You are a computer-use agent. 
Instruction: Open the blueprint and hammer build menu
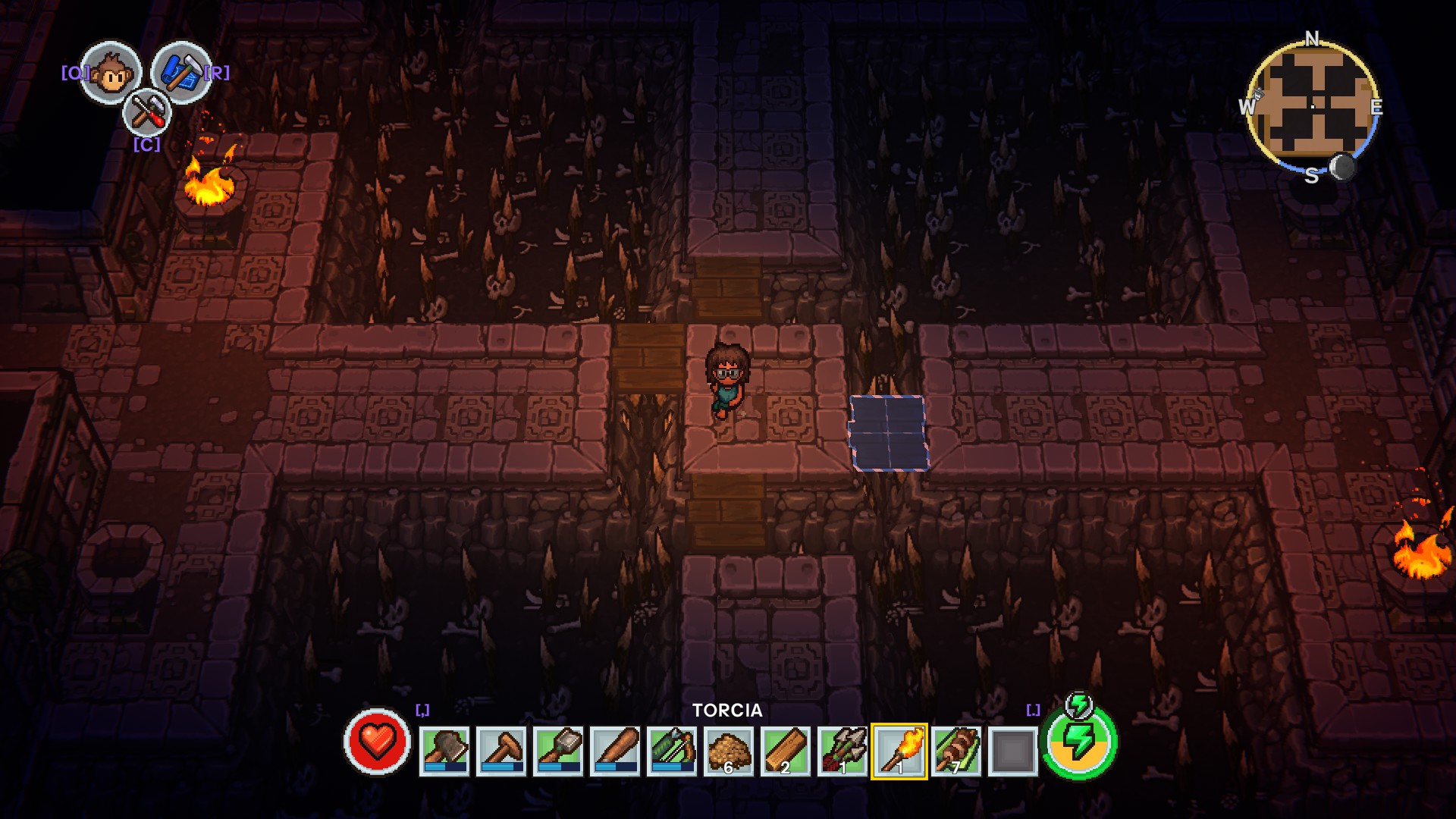click(180, 73)
